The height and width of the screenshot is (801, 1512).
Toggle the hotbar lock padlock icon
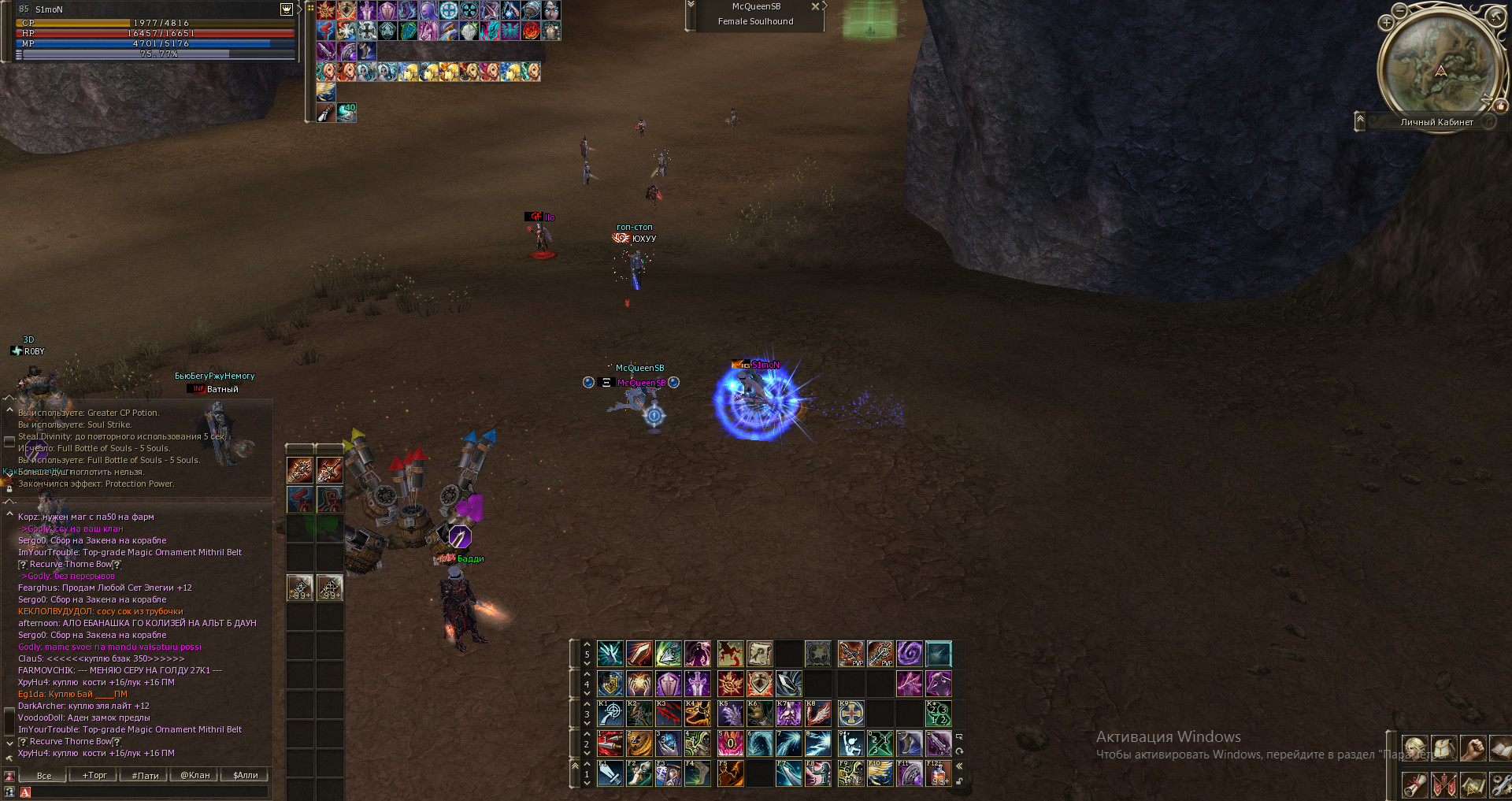[x=959, y=781]
